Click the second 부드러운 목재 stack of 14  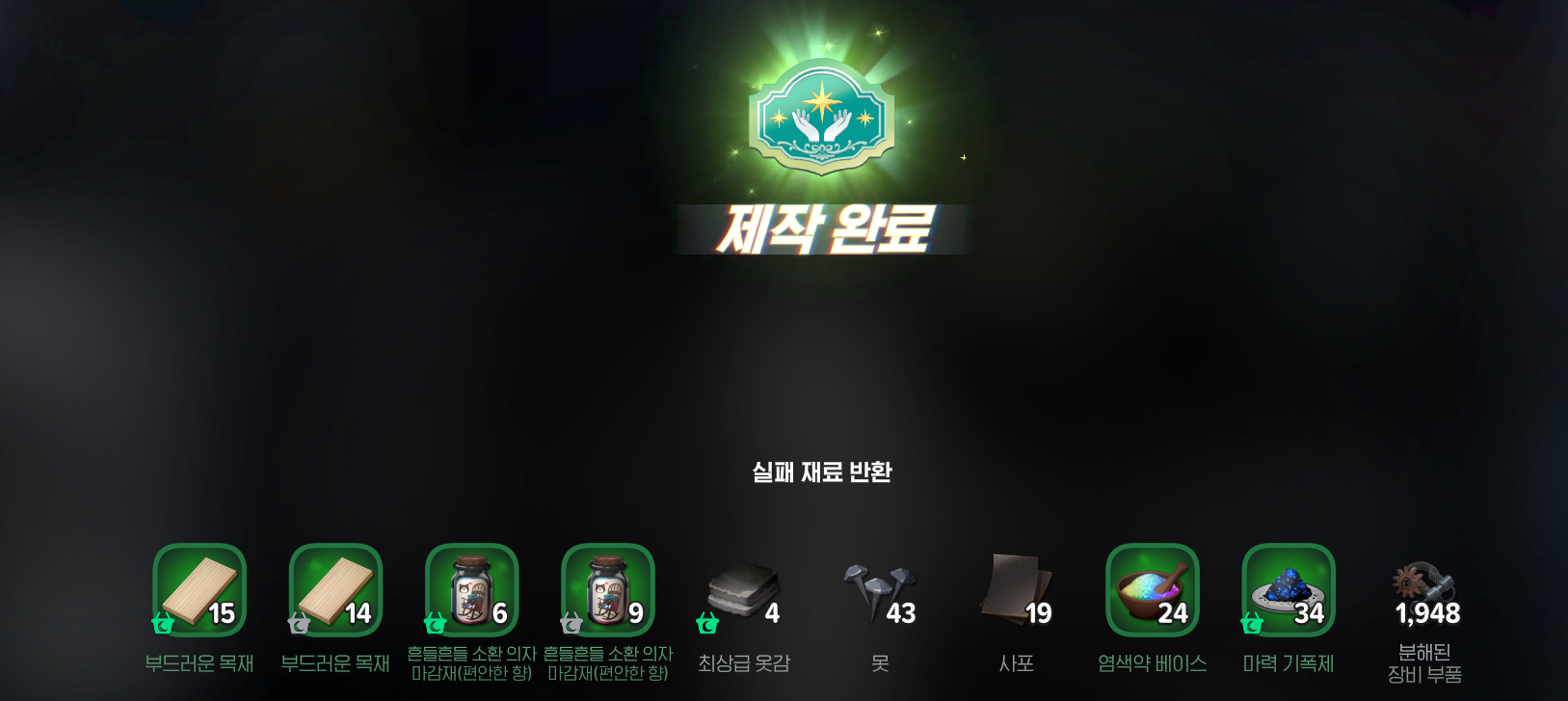(334, 590)
